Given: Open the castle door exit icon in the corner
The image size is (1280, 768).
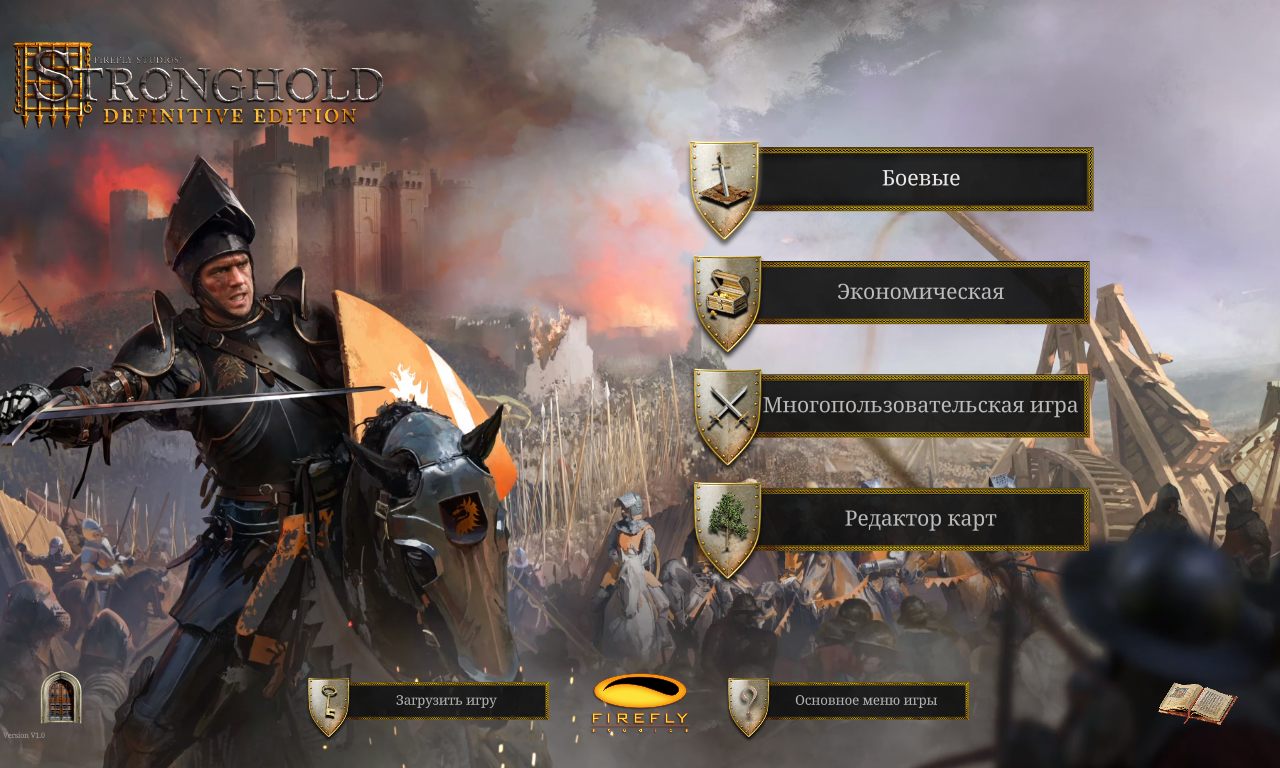Looking at the screenshot, I should pyautogui.click(x=60, y=699).
